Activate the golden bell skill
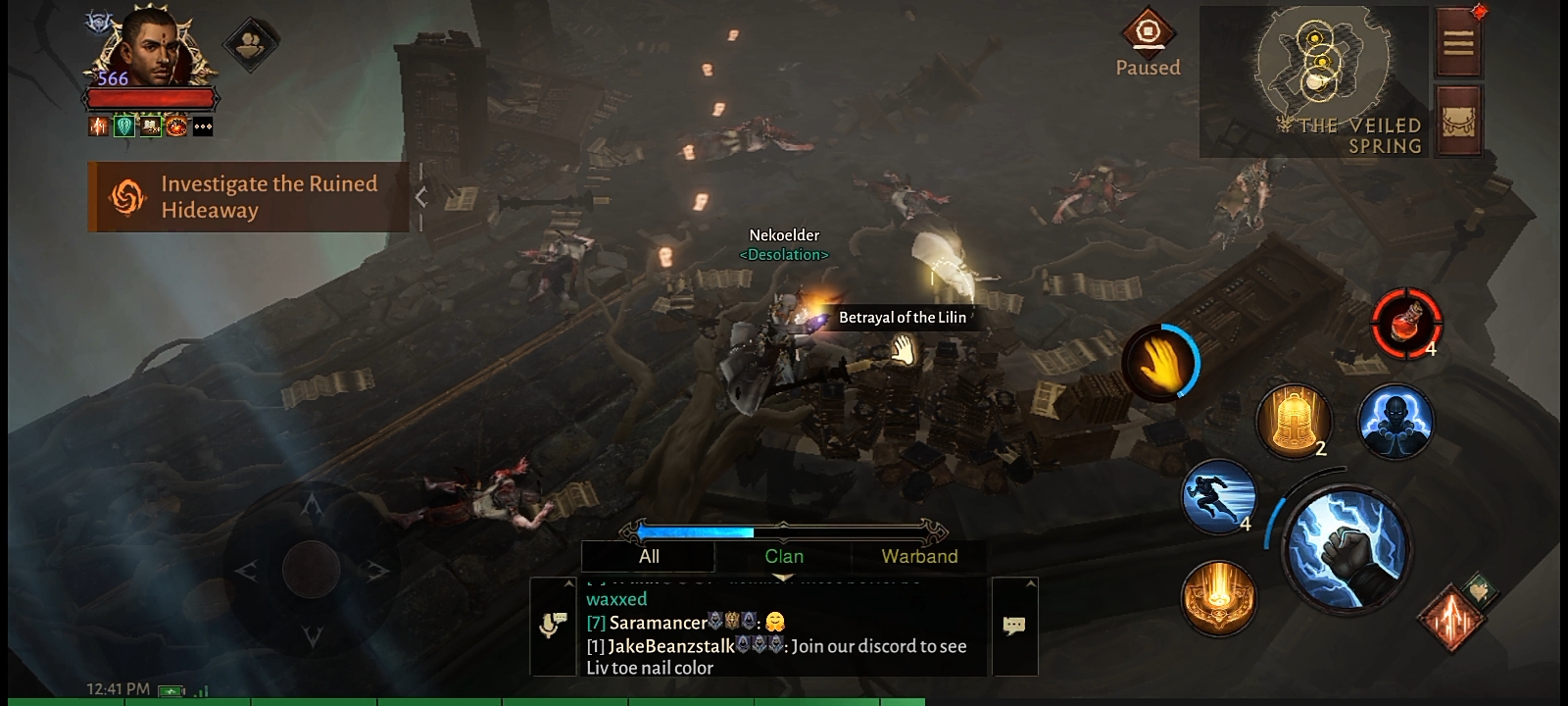 1294,421
